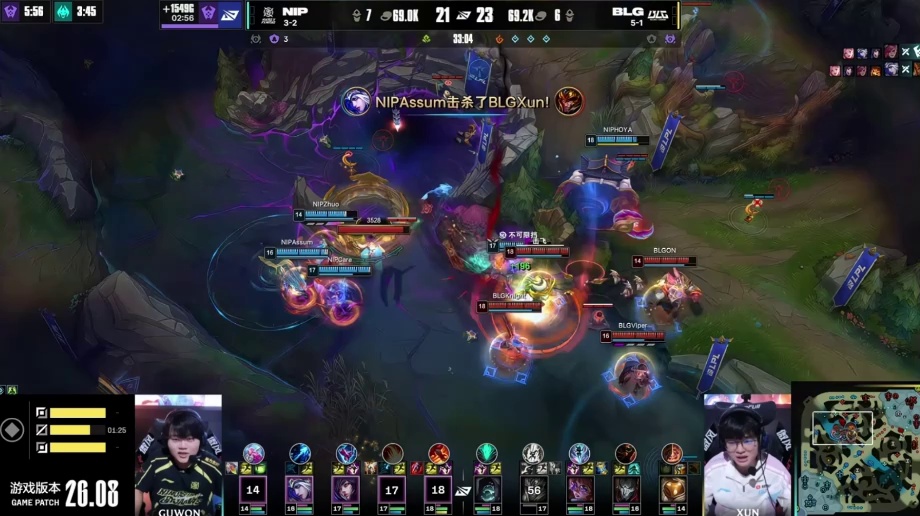Screen dimensions: 920x516
Task: Select the GUWON player camera
Action: pos(178,453)
